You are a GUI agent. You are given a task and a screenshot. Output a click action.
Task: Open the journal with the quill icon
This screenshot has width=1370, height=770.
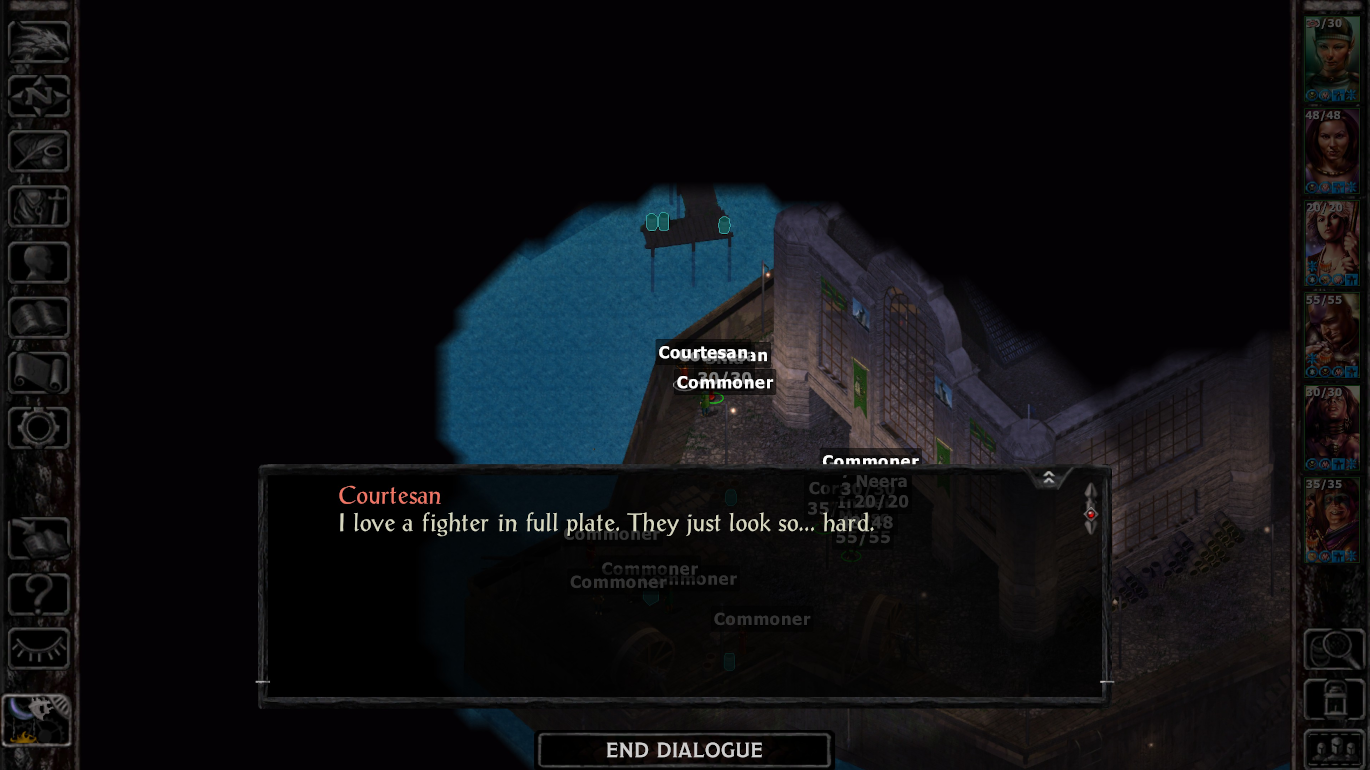pyautogui.click(x=39, y=152)
